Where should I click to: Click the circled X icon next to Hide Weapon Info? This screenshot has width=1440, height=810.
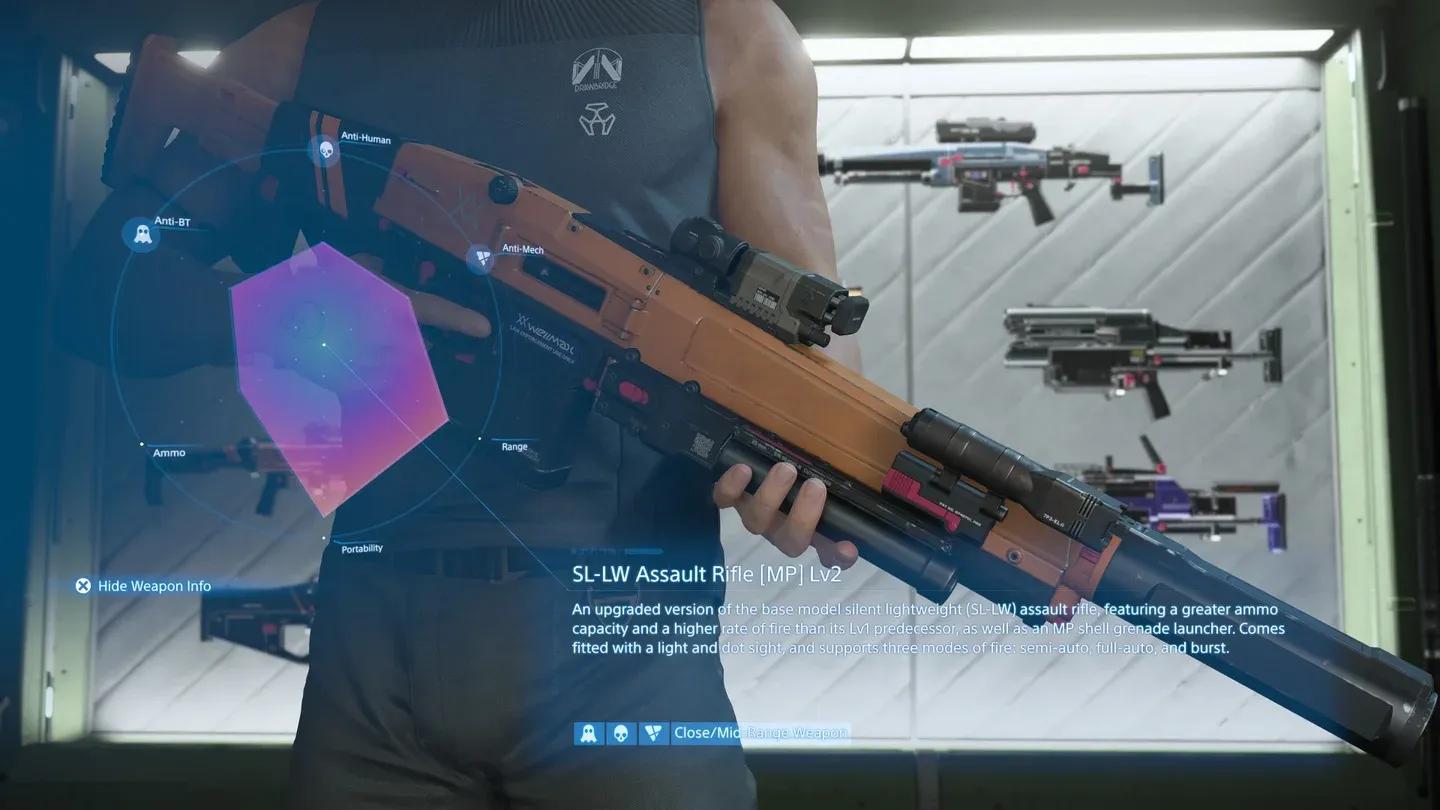(x=84, y=586)
